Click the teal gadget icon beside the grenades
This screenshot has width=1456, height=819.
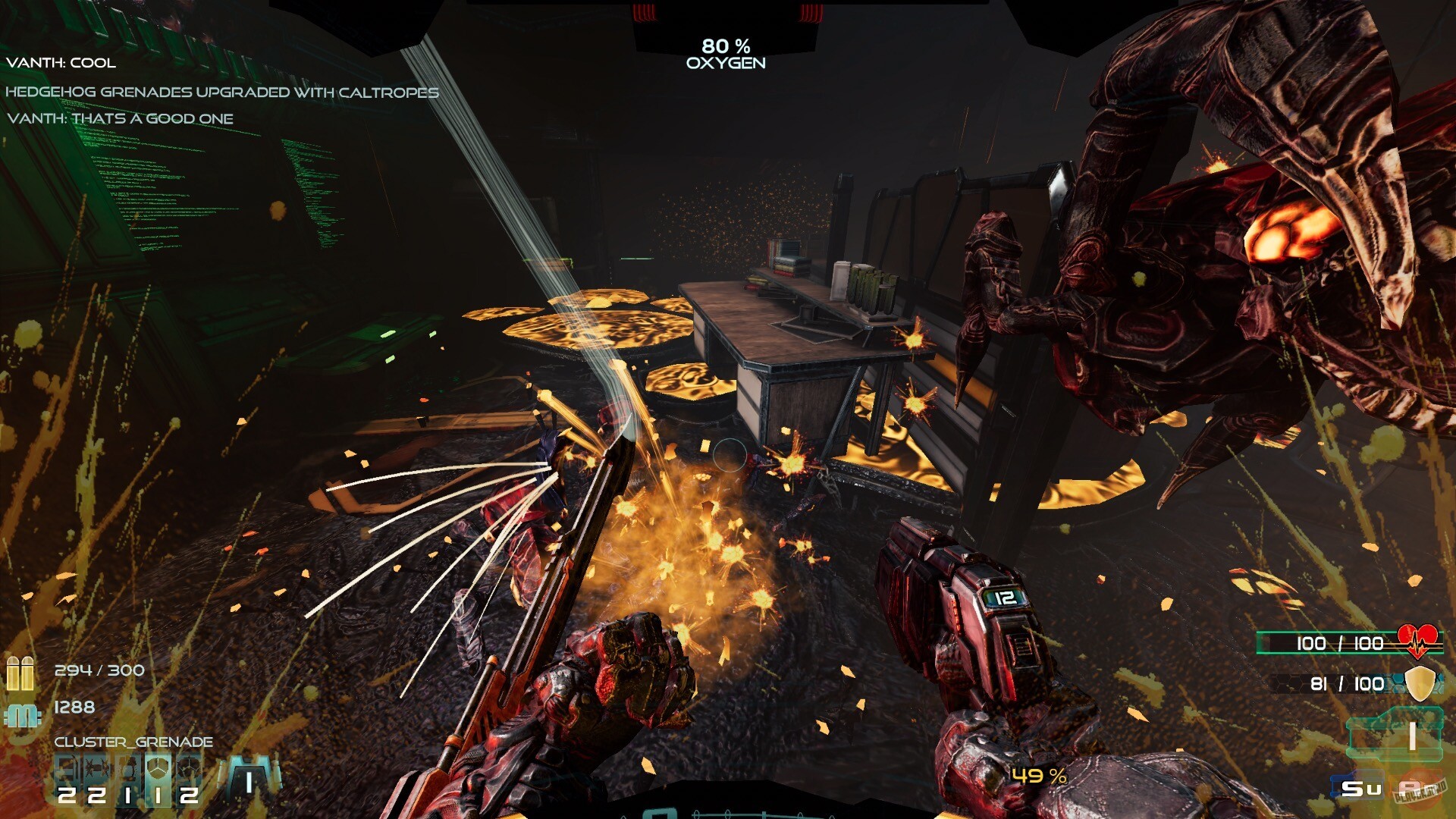tap(249, 777)
